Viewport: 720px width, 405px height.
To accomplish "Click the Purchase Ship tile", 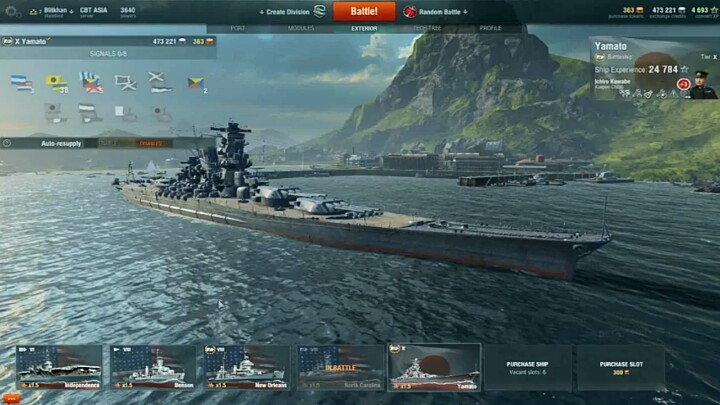I will click(x=527, y=367).
